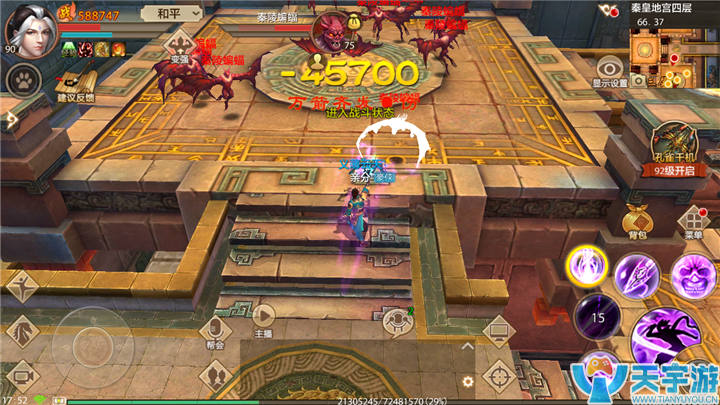Open the 菜单 menu button
Image resolution: width=720 pixels, height=405 pixels.
(x=692, y=220)
